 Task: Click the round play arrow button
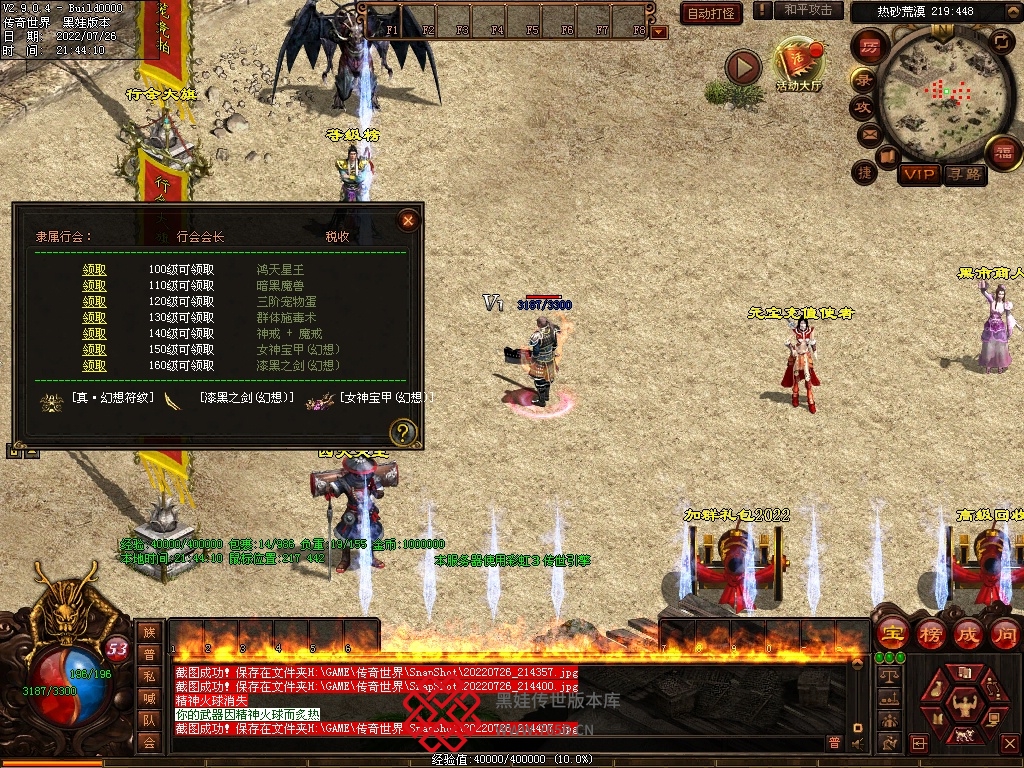[743, 68]
